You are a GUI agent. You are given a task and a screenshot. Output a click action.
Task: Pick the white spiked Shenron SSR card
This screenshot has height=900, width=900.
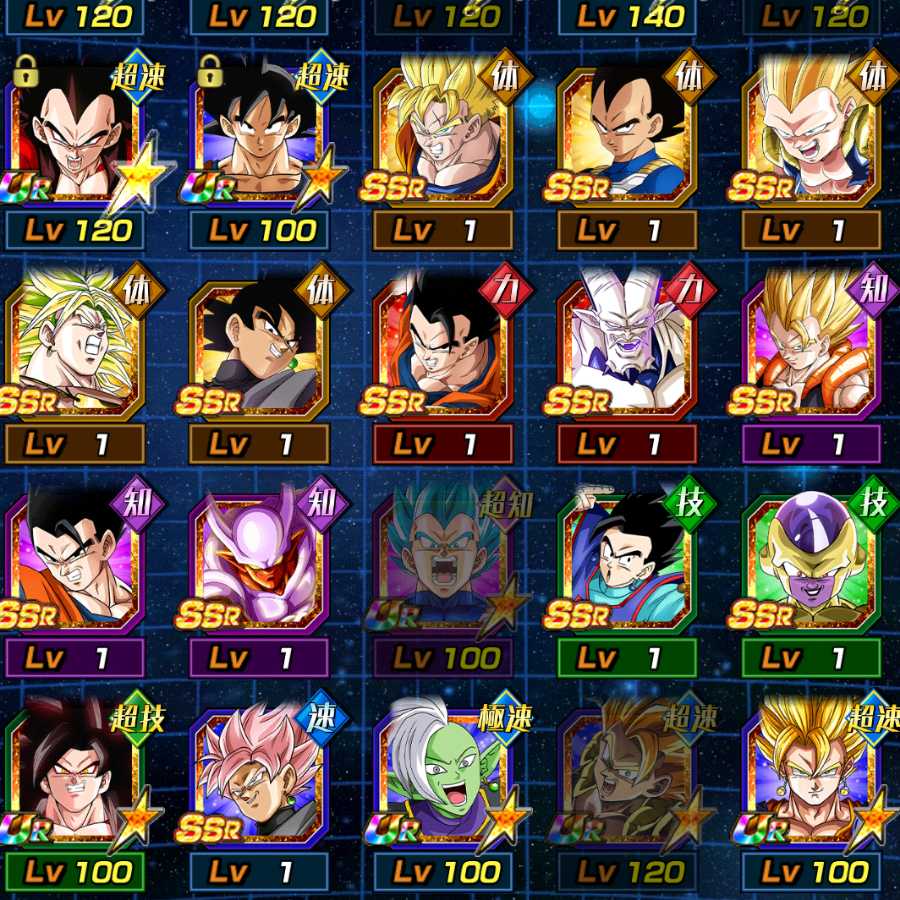[628, 347]
